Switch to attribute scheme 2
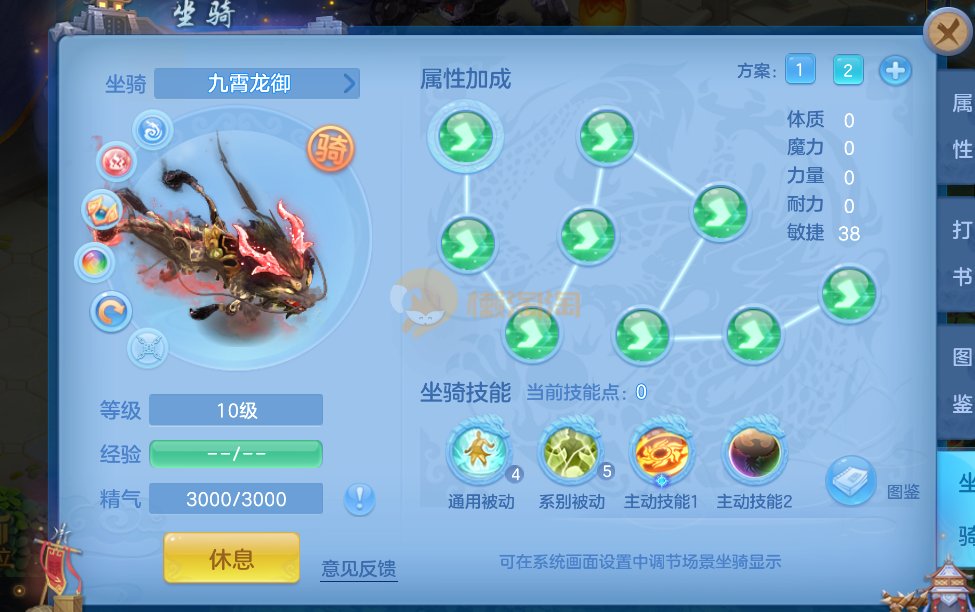The width and height of the screenshot is (975, 612). (848, 69)
